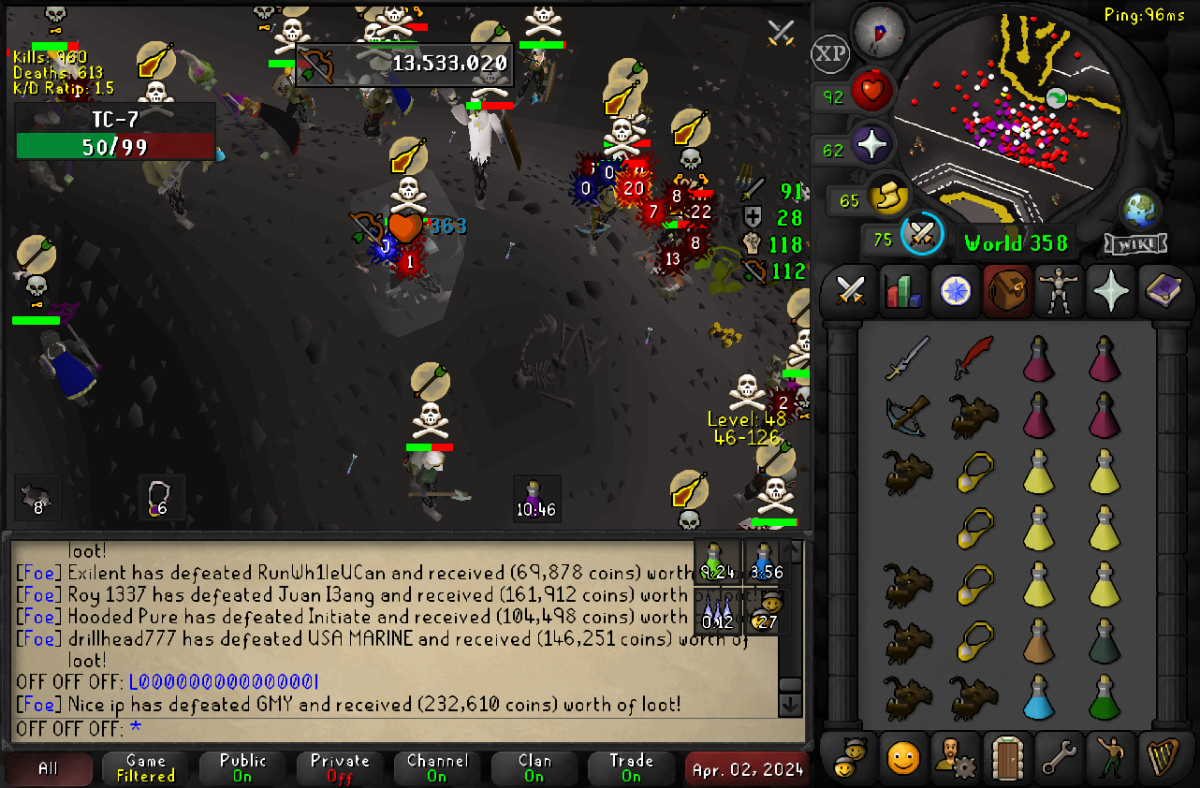Activate the special attack orb
This screenshot has height=788, width=1200.
(922, 236)
